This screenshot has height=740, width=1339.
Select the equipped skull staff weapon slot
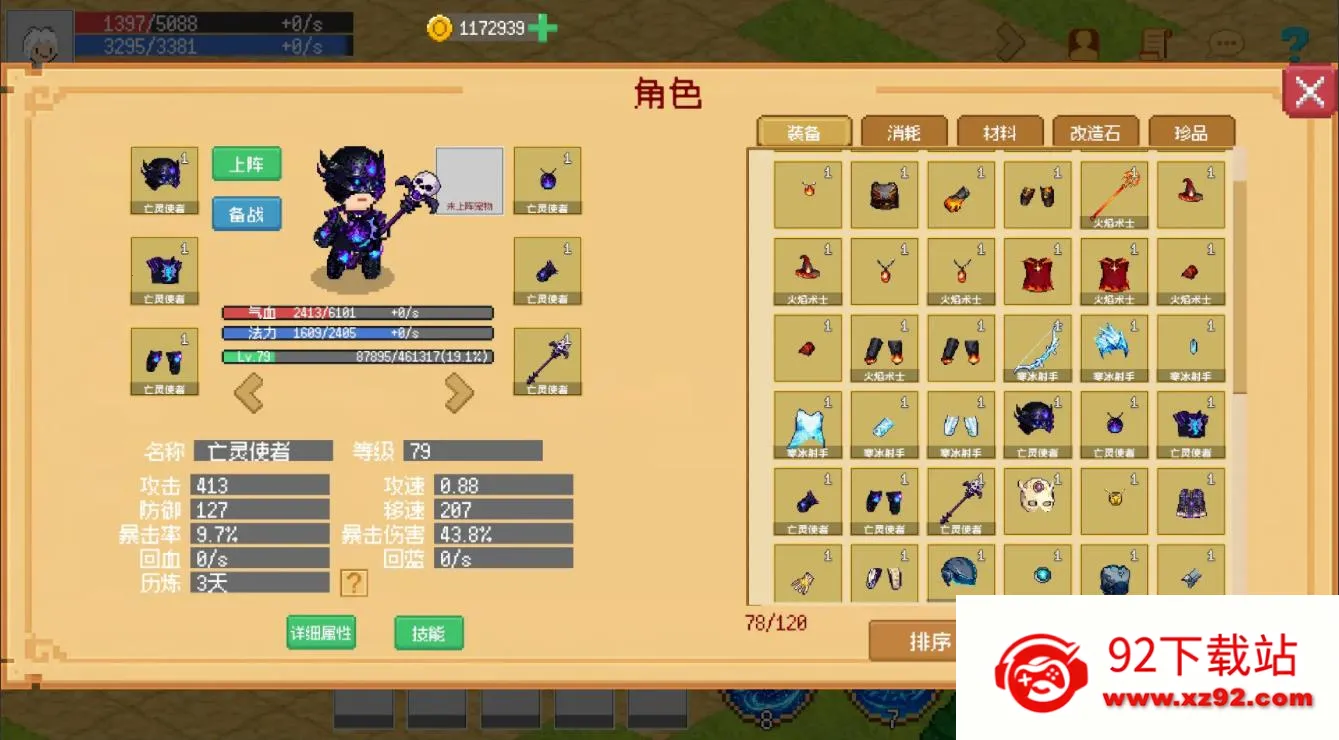click(x=546, y=362)
